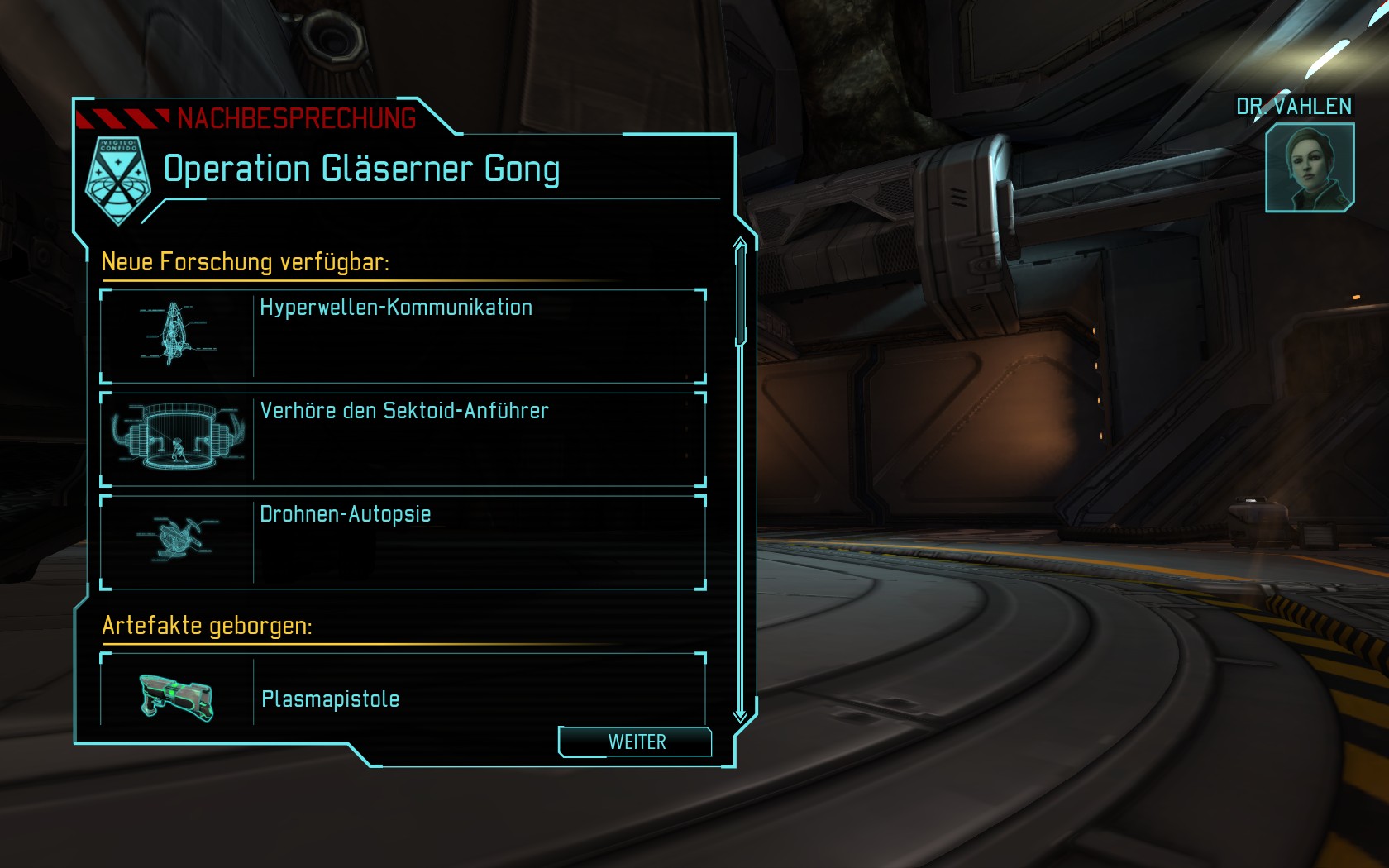1389x868 pixels.
Task: Click the scroll-up arrow of the debrief list
Action: 741,242
